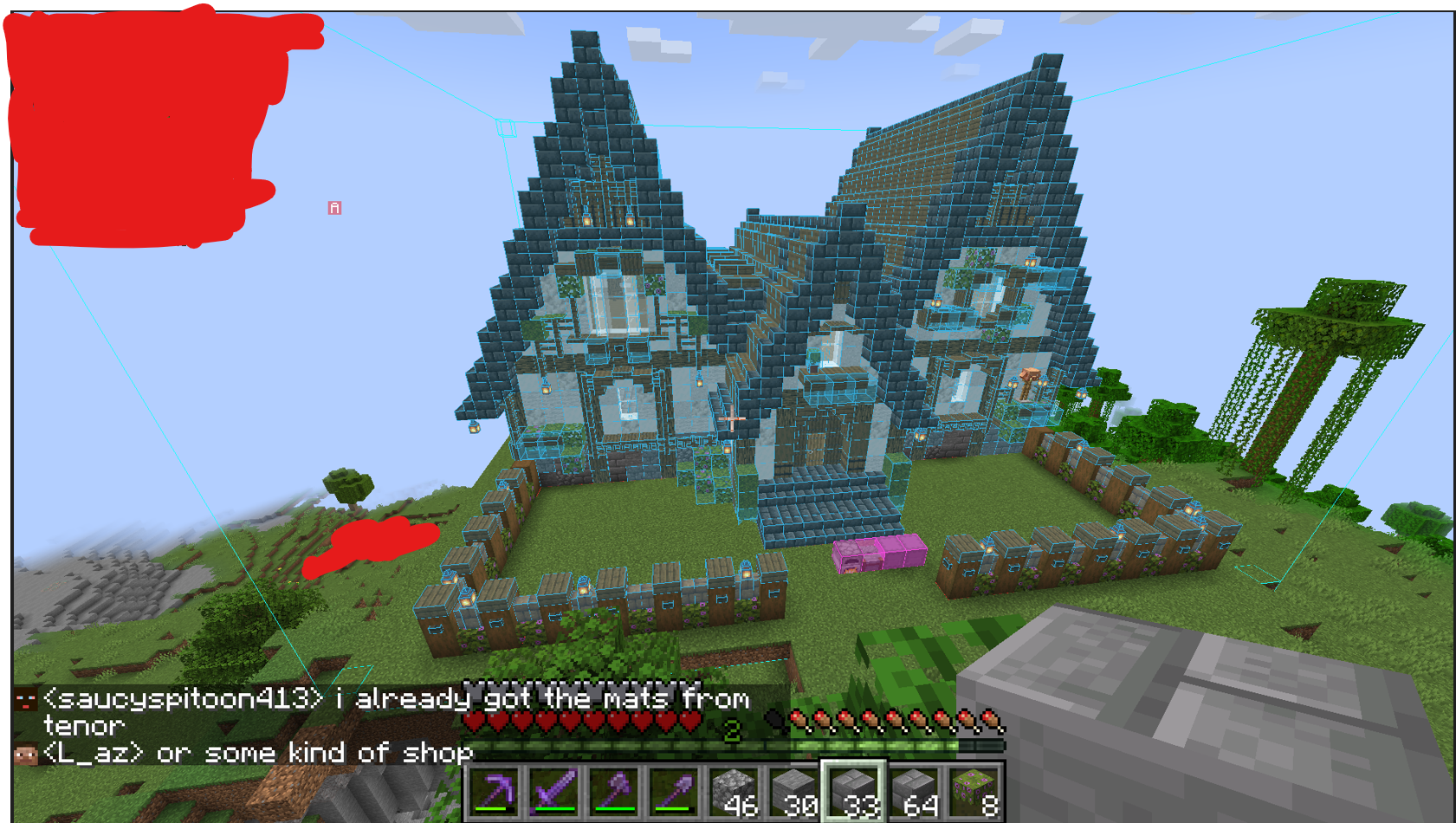Pick the enchanted shovel hotbar slot
This screenshot has width=1456, height=823.
(675, 791)
